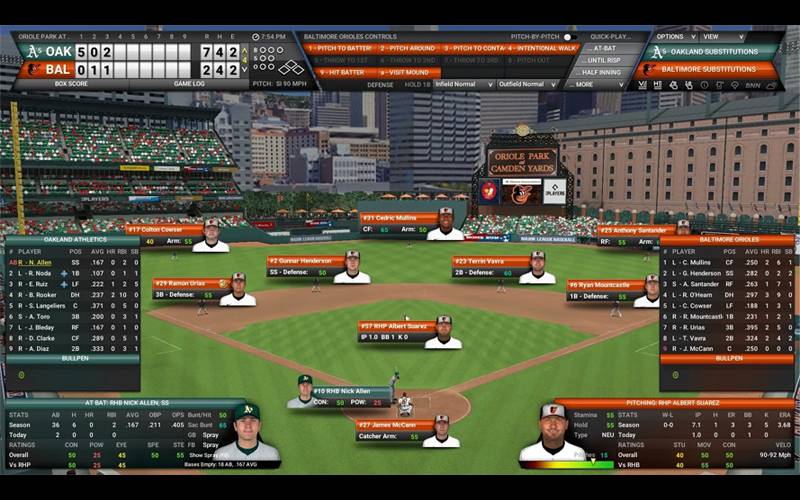Open the Outfield Normal defense dropdown
The image size is (800, 500).
click(528, 85)
